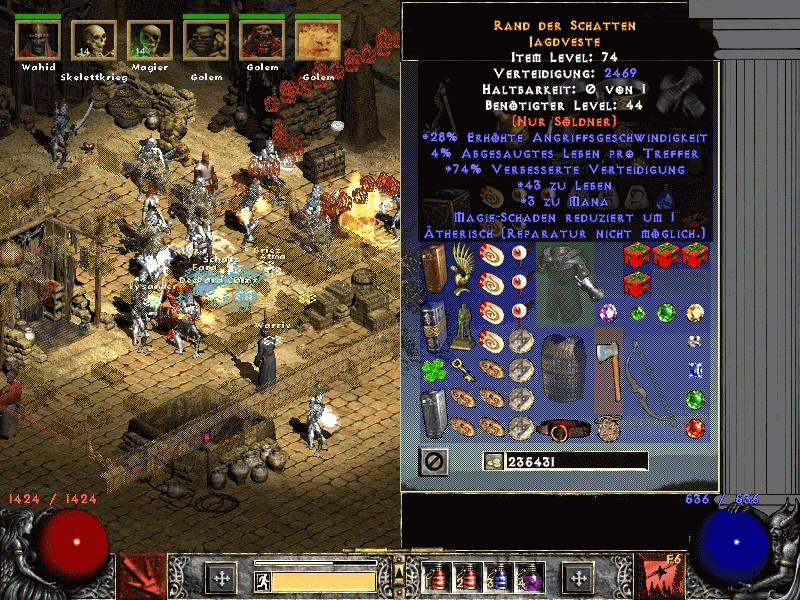This screenshot has width=800, height=600.
Task: Select the white skull gem
Action: [696, 342]
